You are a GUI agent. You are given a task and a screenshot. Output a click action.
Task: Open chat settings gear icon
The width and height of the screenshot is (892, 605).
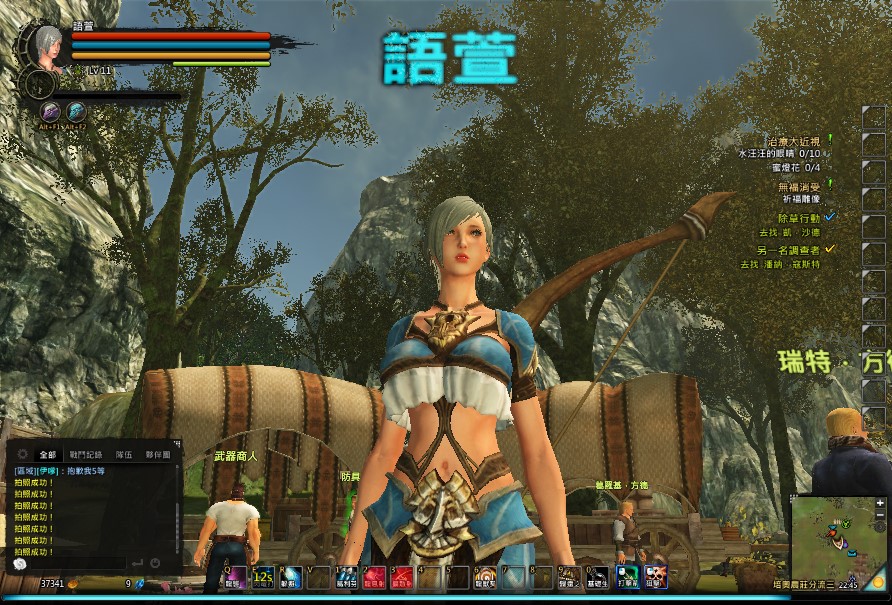pyautogui.click(x=21, y=454)
